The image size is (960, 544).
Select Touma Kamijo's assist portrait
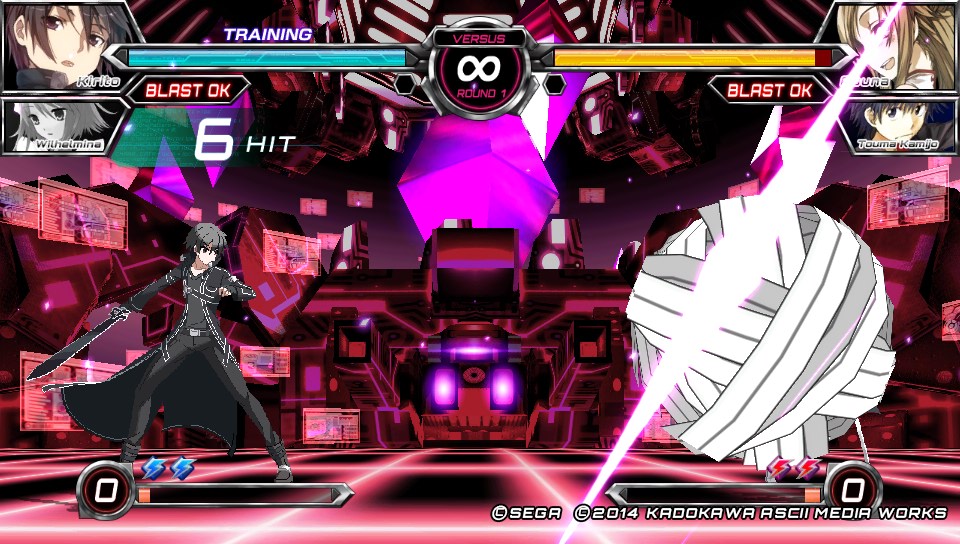coord(895,126)
